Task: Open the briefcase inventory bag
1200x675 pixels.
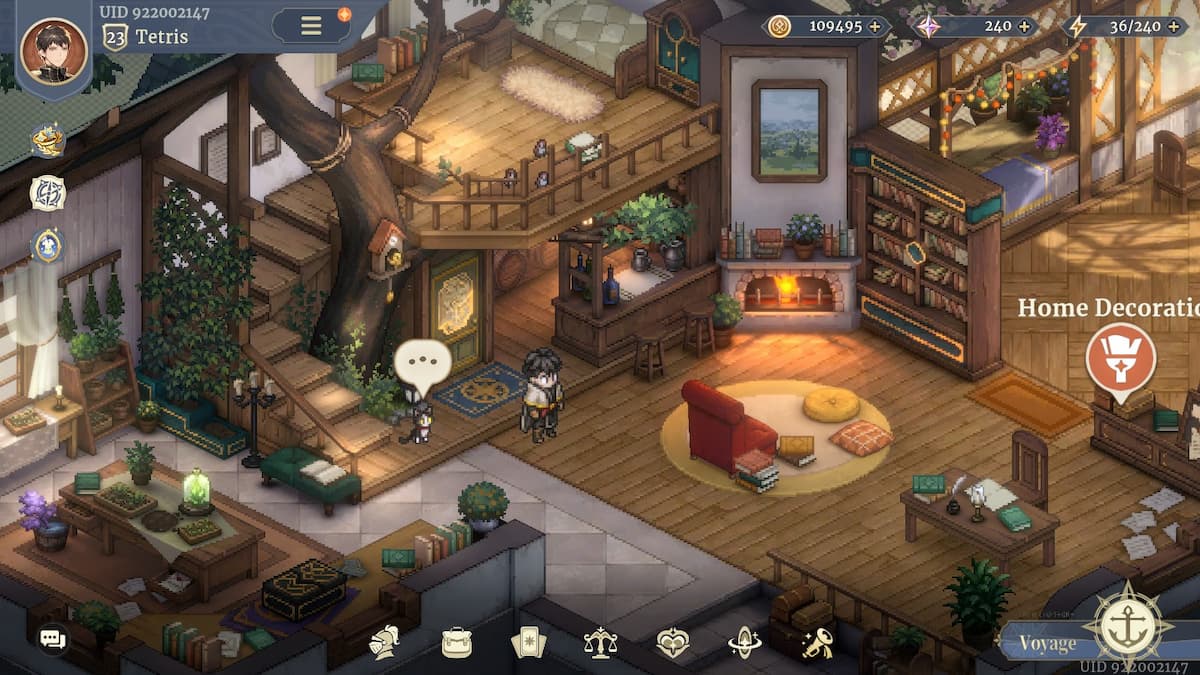Action: click(456, 641)
